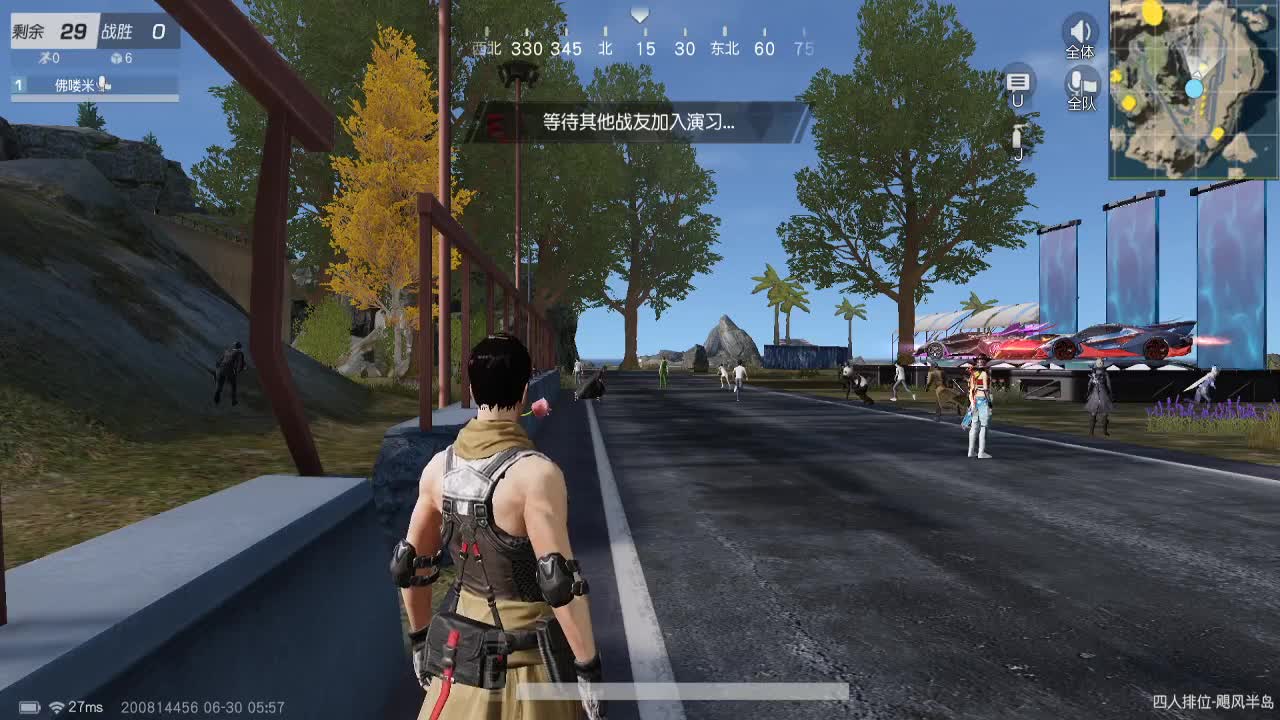
Task: Click north marker on the compass strip
Action: pyautogui.click(x=606, y=47)
